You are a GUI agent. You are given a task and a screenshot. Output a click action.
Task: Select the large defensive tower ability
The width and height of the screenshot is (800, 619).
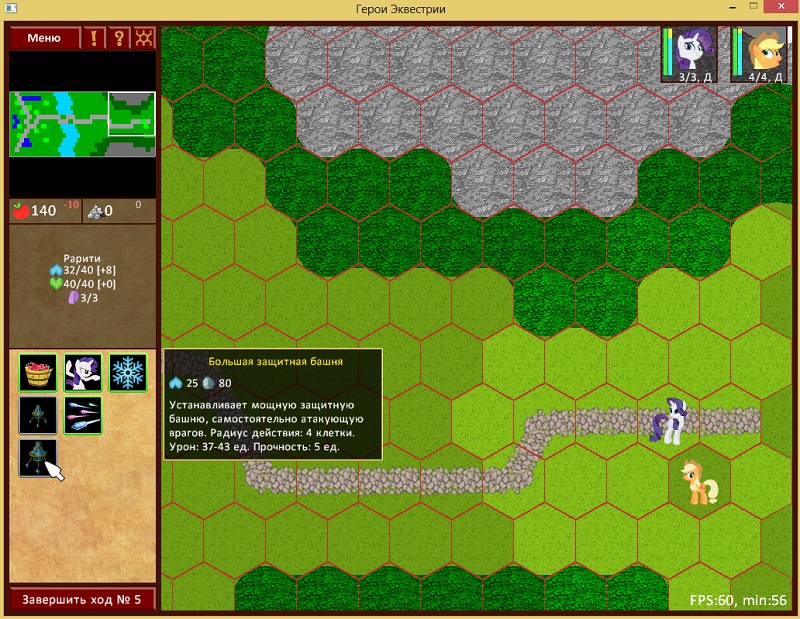38,457
